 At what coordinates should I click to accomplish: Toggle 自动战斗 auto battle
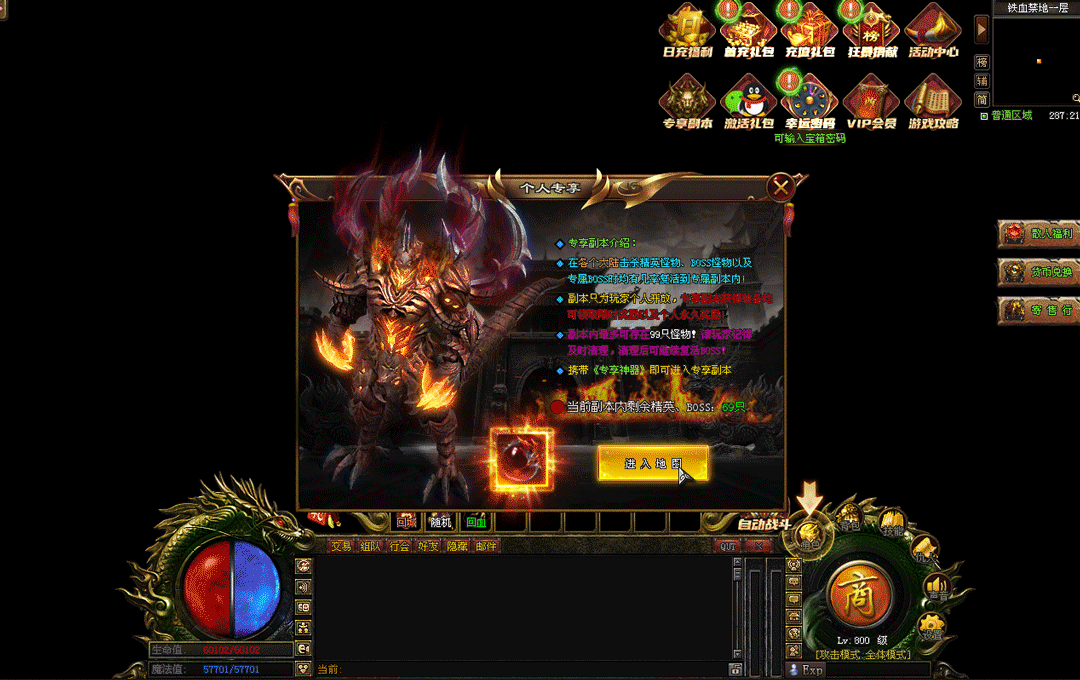click(764, 524)
